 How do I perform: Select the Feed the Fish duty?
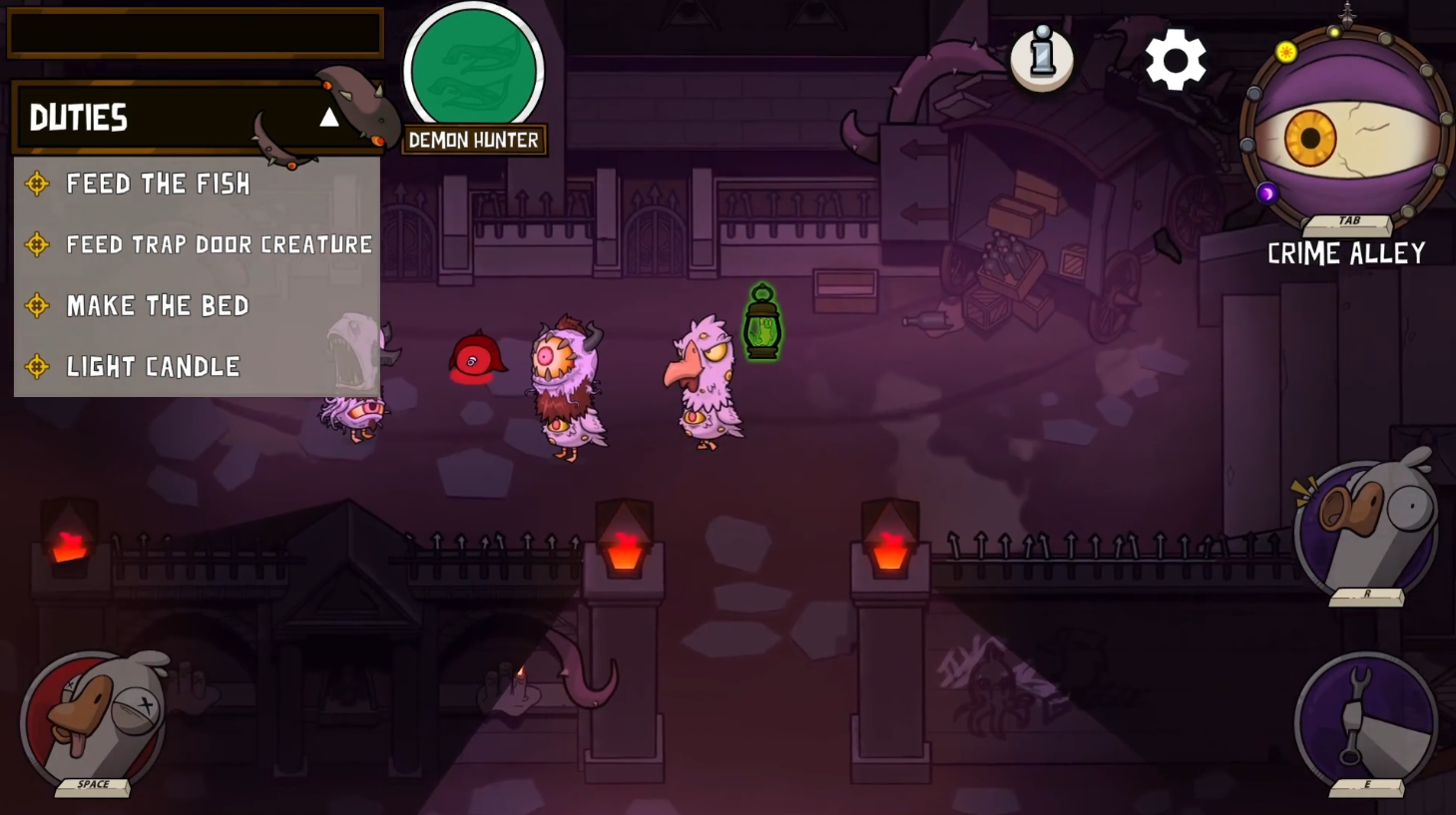point(158,184)
